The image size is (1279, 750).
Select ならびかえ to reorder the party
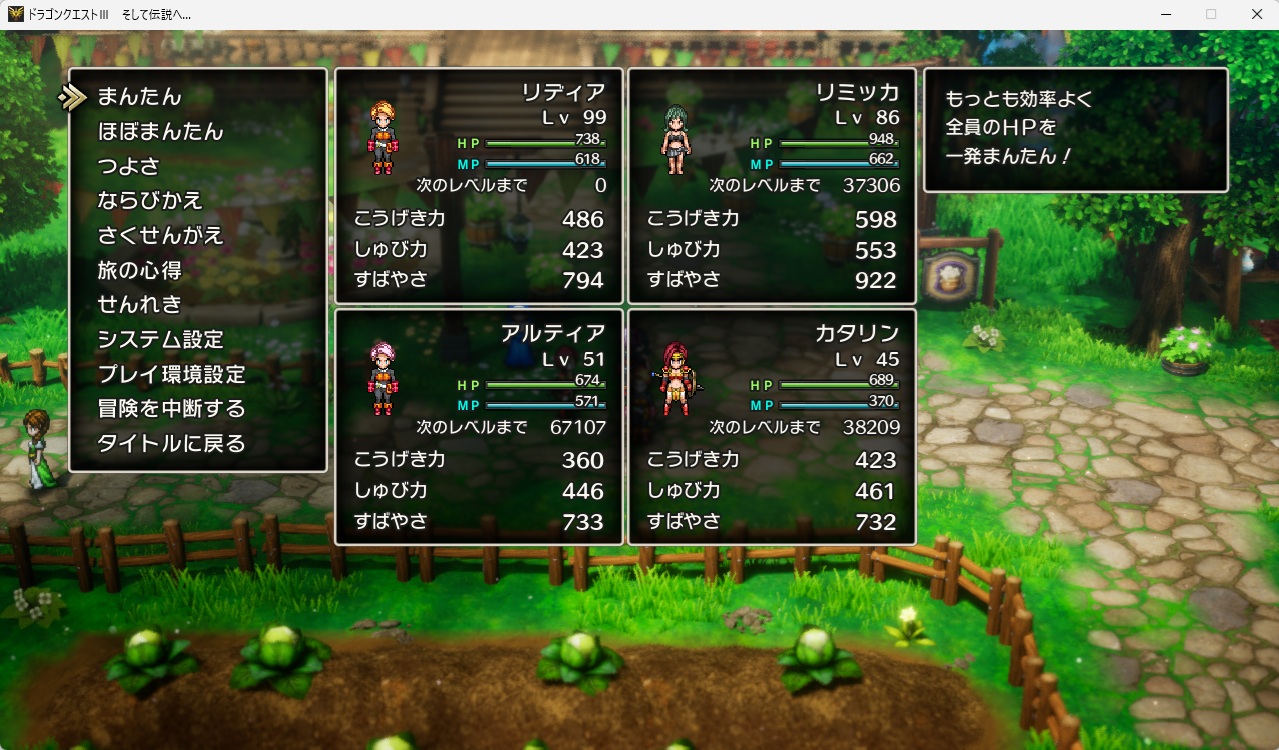point(150,201)
